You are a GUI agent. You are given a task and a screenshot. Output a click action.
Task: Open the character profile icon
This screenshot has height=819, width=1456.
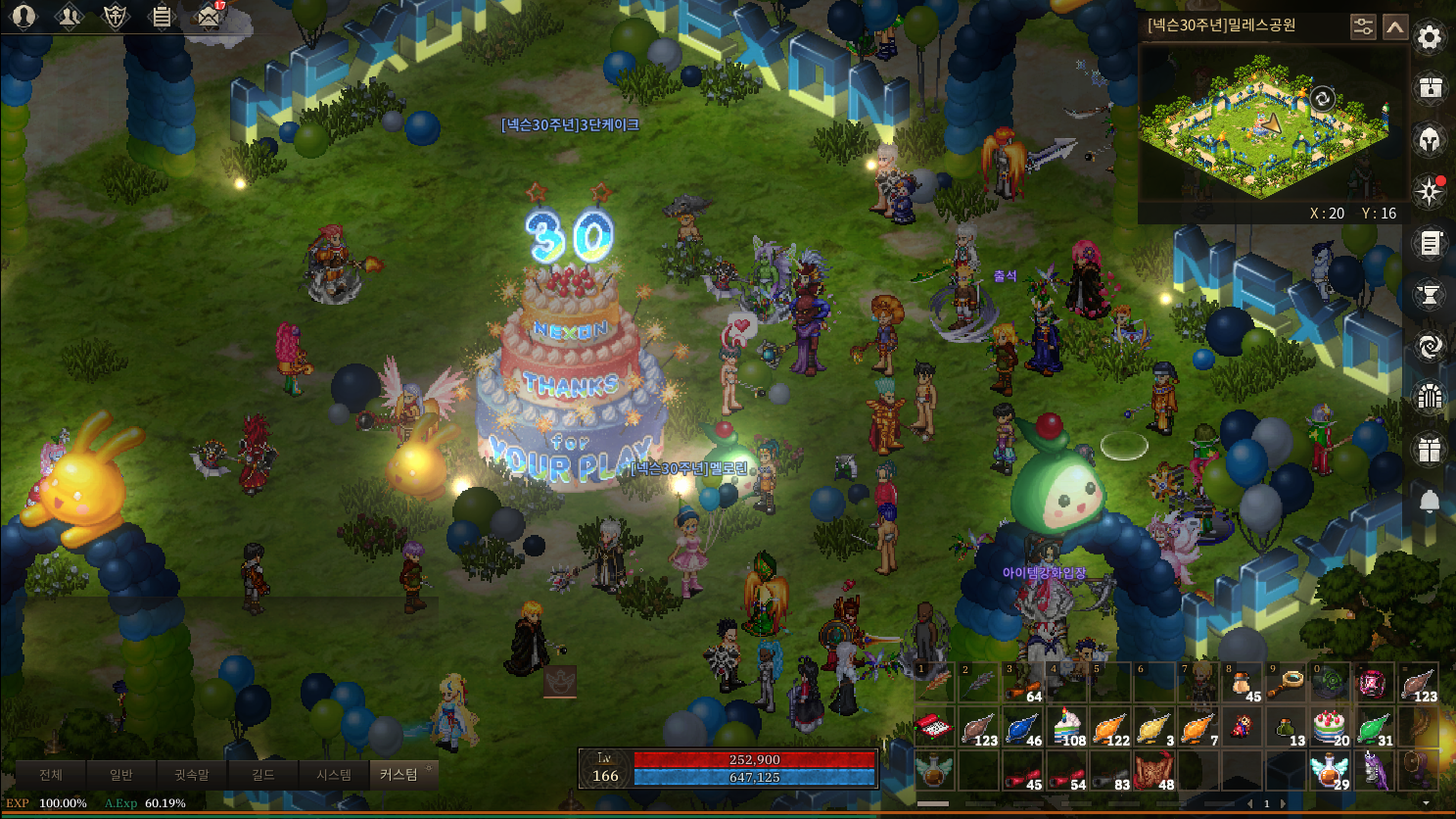(23, 17)
